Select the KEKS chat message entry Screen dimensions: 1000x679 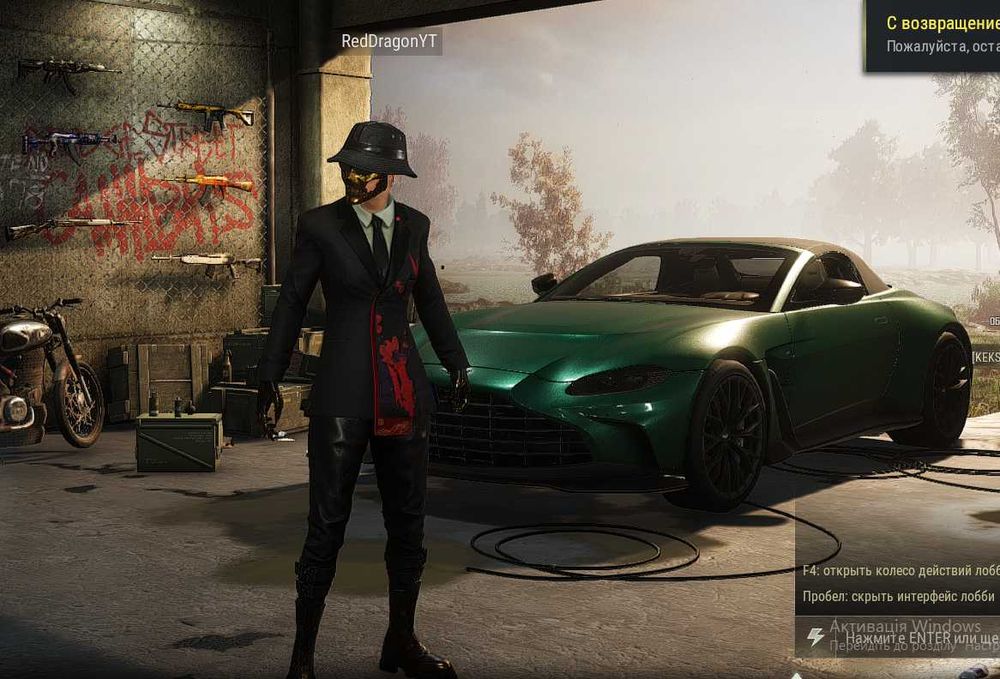point(985,356)
